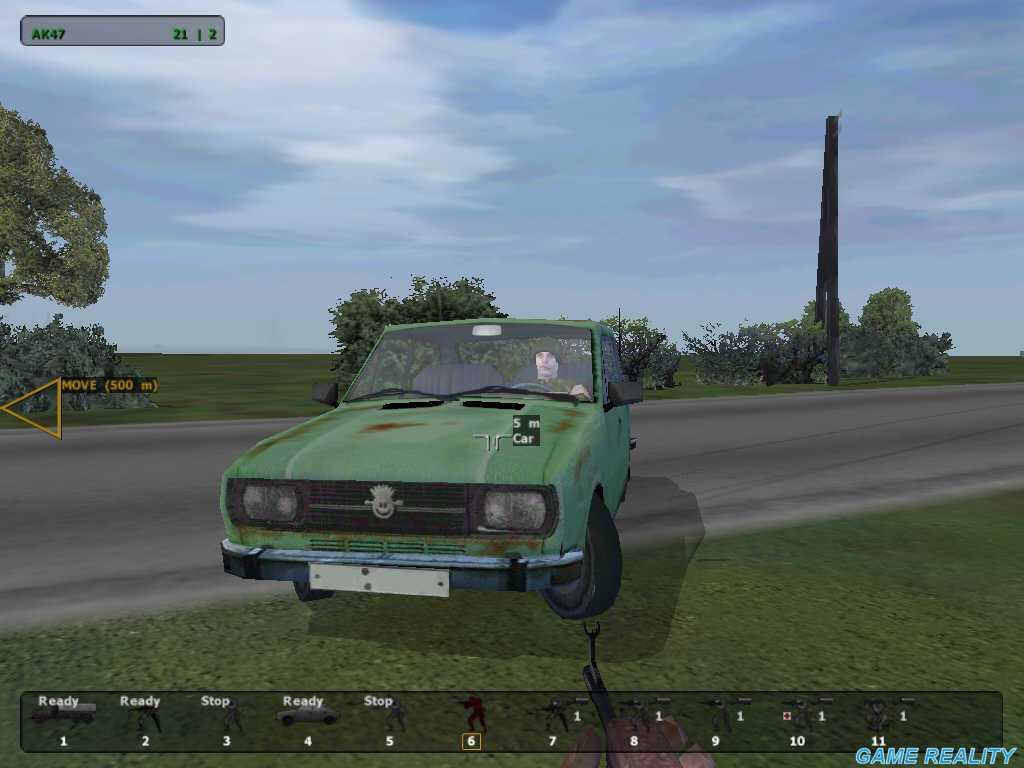This screenshot has height=768, width=1024.
Task: Choose squad soldier number 11
Action: [x=877, y=716]
